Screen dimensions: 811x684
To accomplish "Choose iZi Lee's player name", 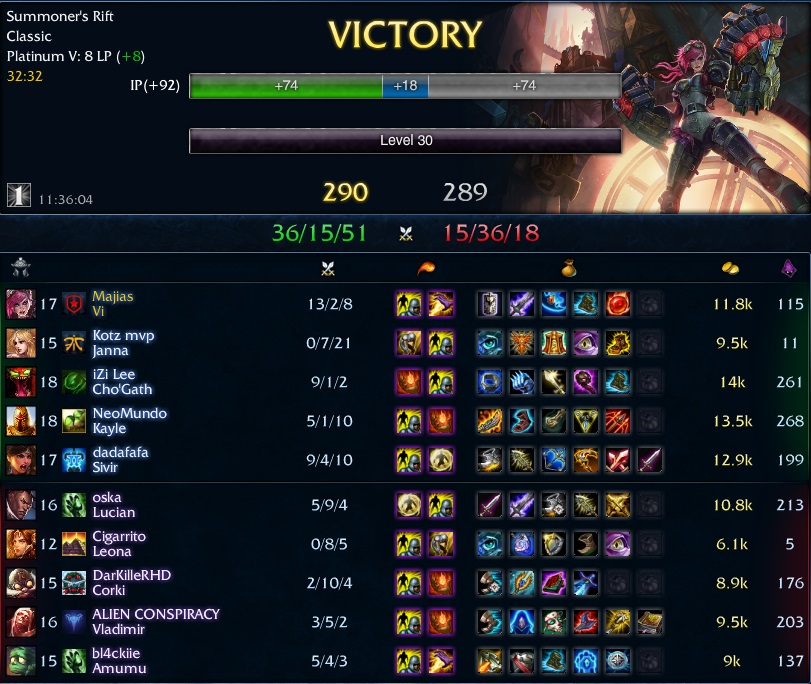I will [x=112, y=374].
